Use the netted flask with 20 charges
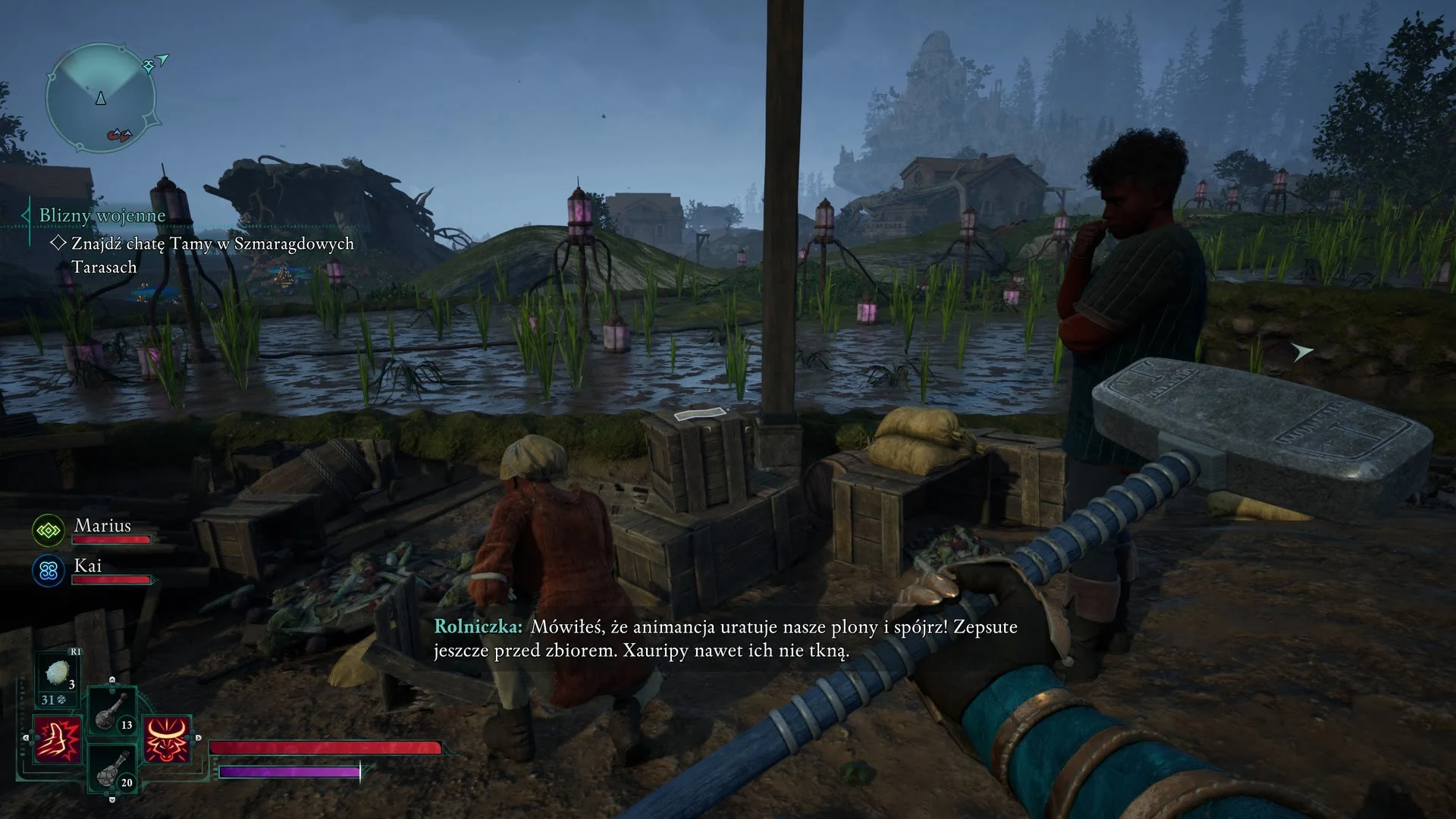1456x819 pixels. [x=111, y=769]
